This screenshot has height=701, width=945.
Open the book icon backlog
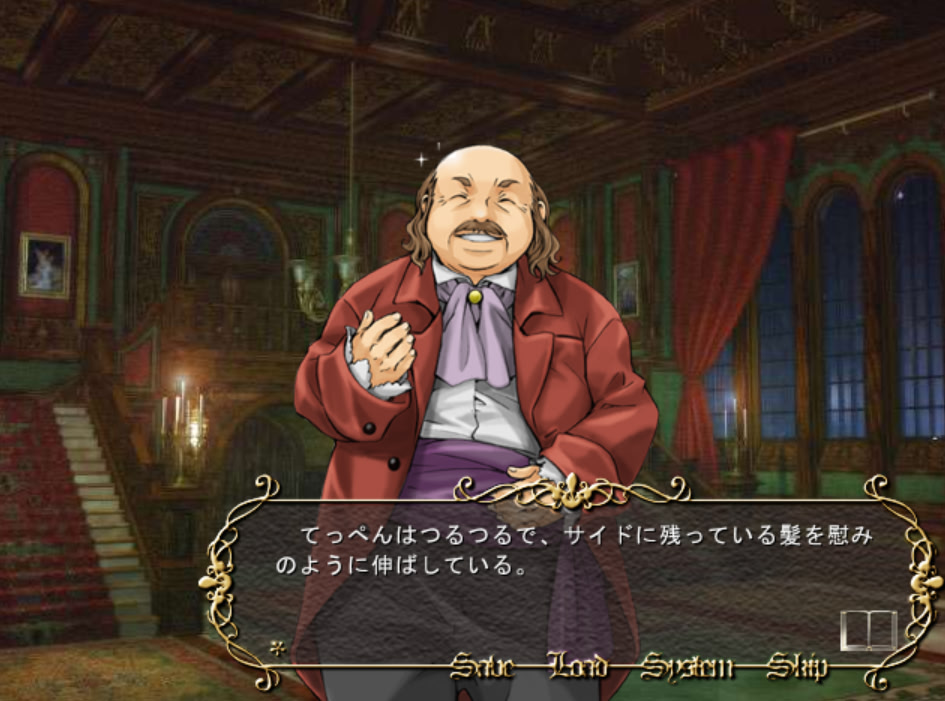867,630
